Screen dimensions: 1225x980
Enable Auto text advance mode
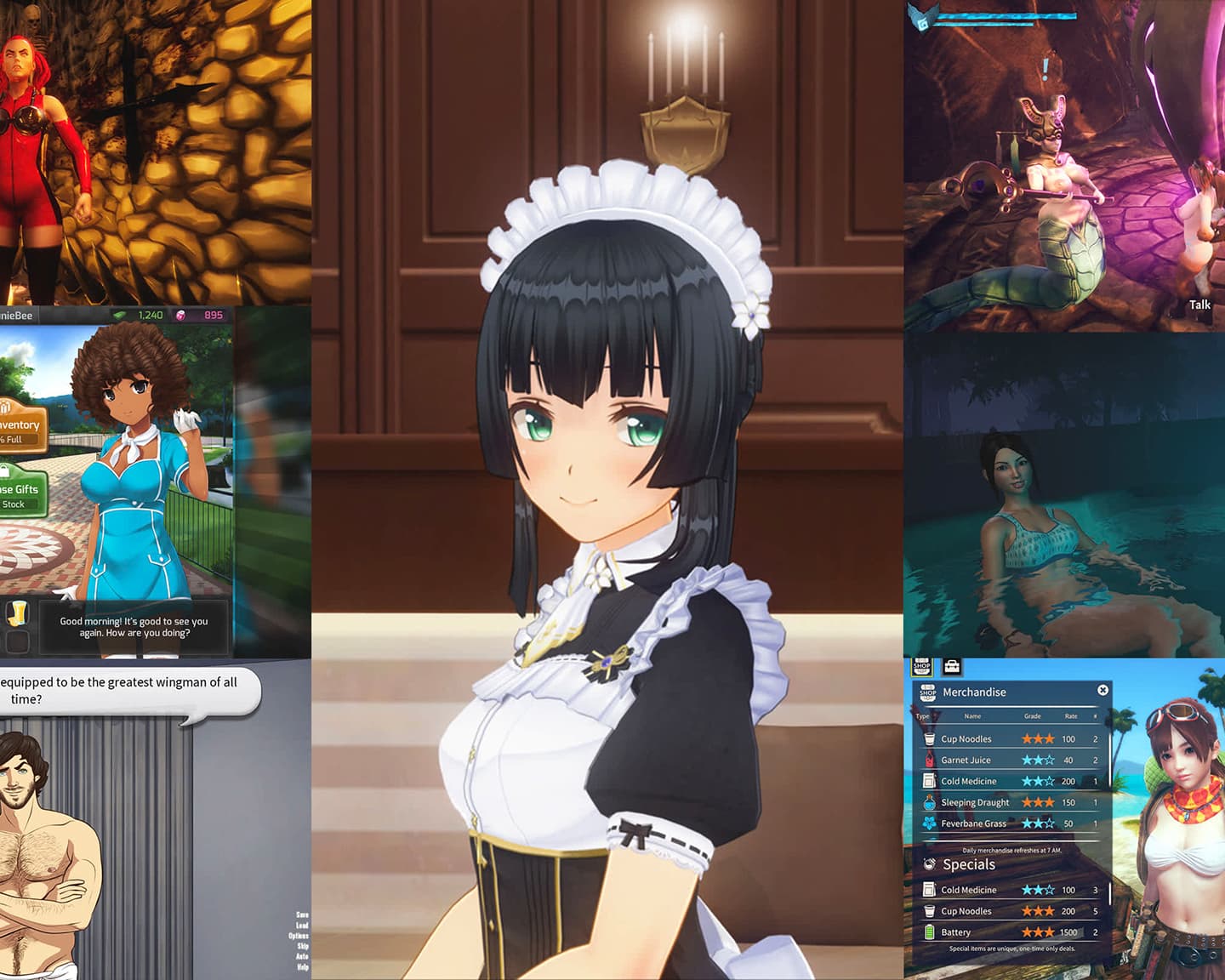pos(301,955)
